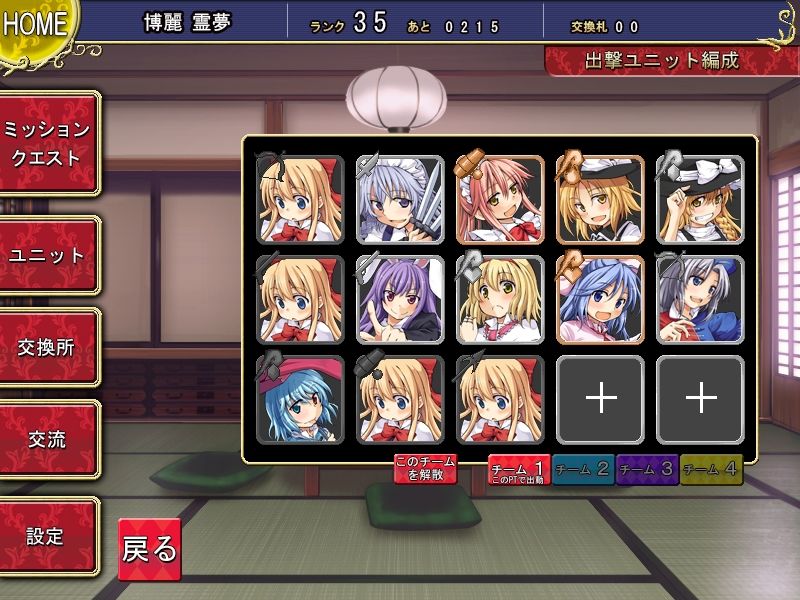Select the チーム1 tab
Screen dimensions: 800x600
point(517,469)
